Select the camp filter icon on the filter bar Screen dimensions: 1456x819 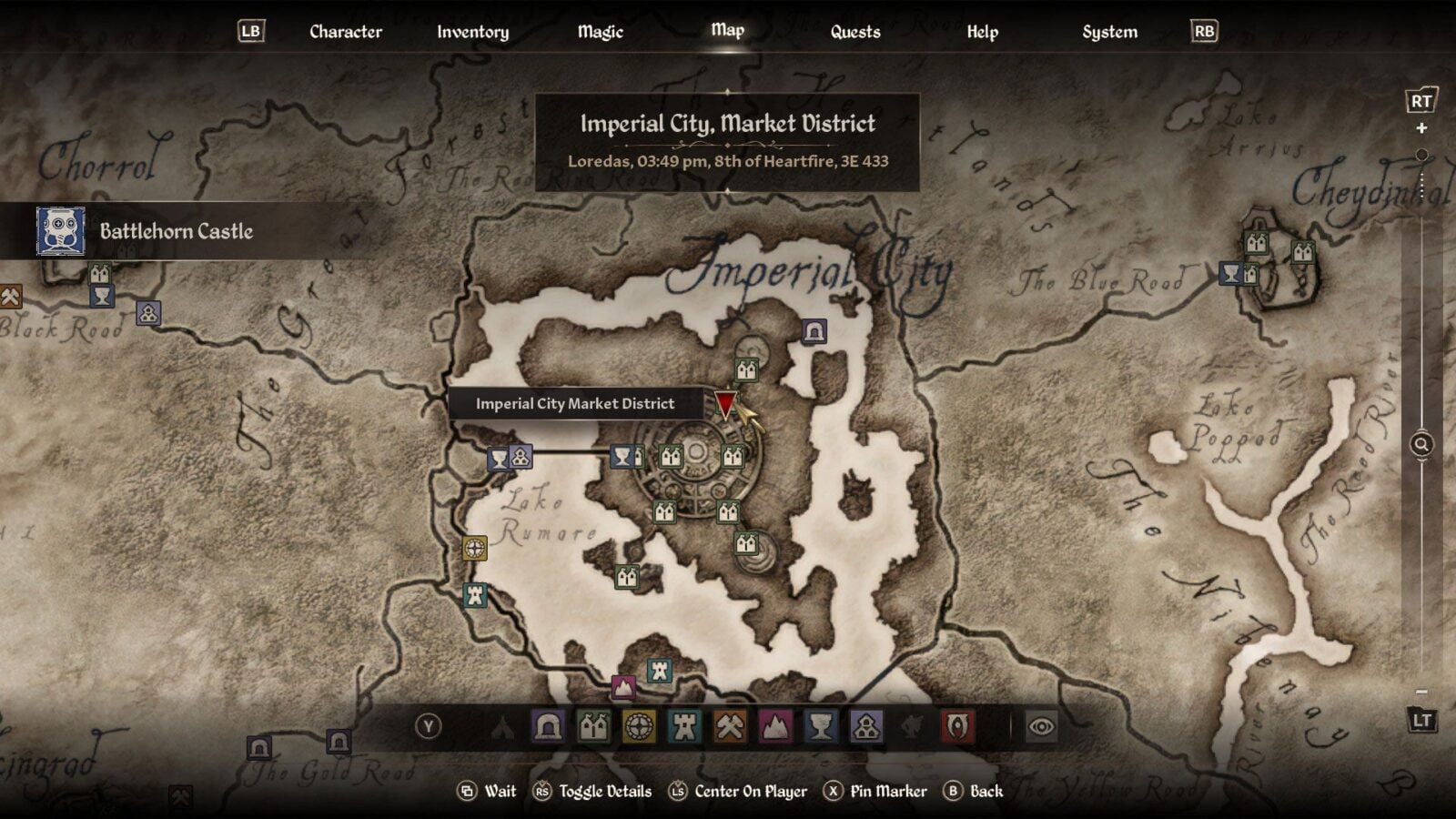(502, 725)
